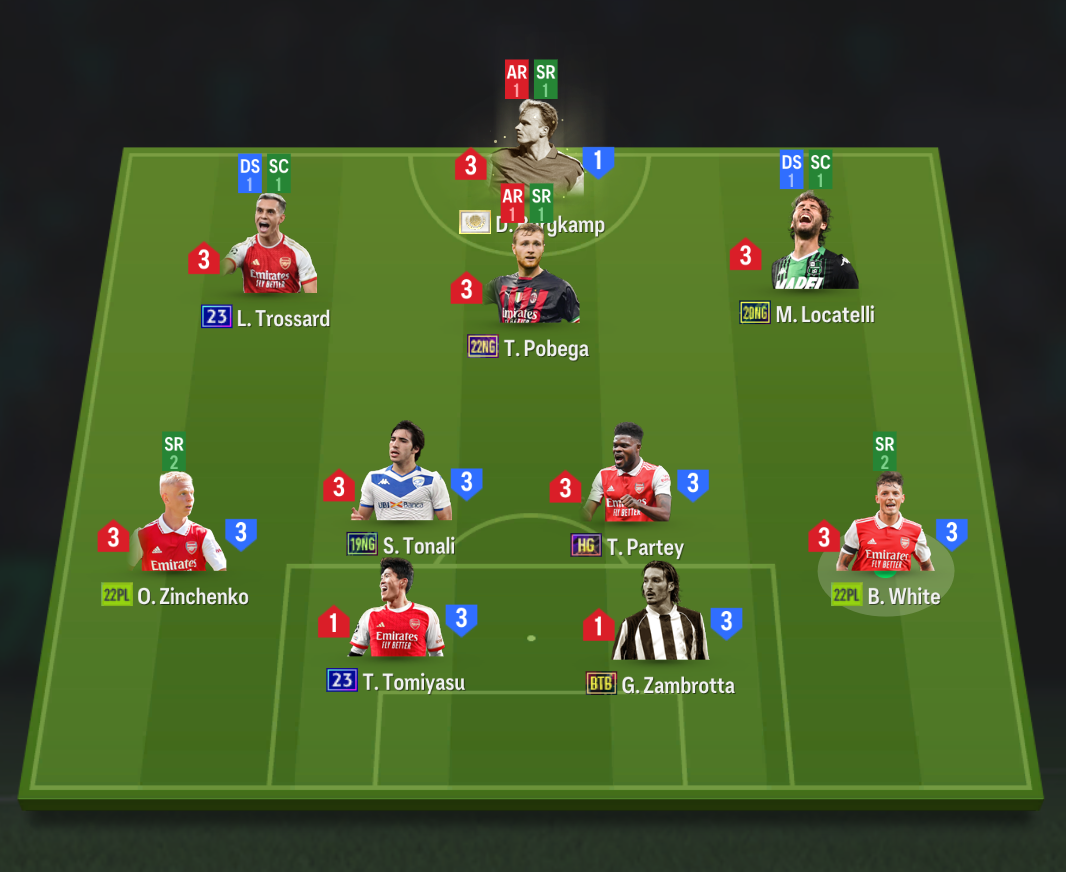Choose G. Zambrotta's player card

pos(659,618)
